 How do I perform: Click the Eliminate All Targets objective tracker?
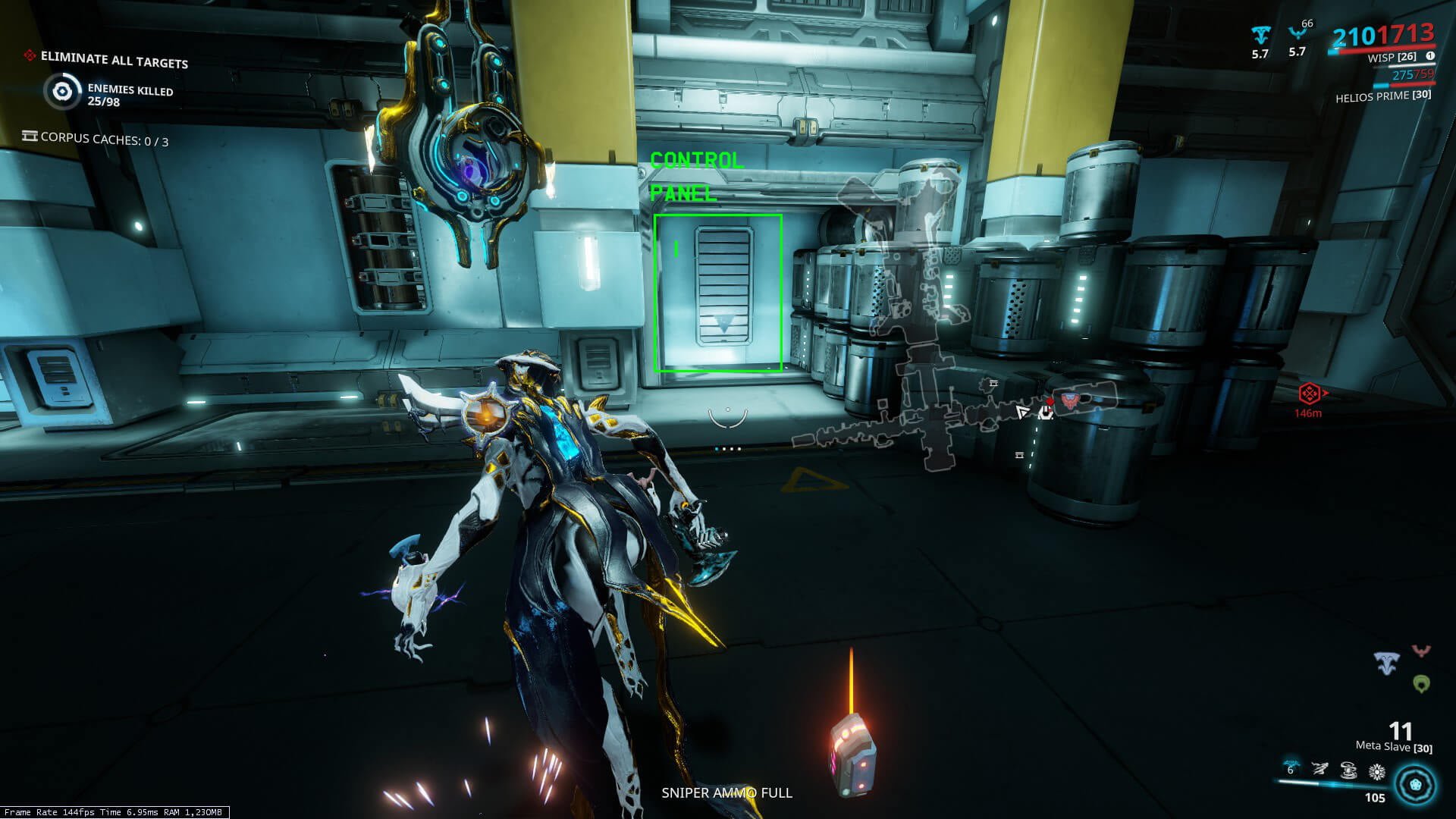[114, 59]
